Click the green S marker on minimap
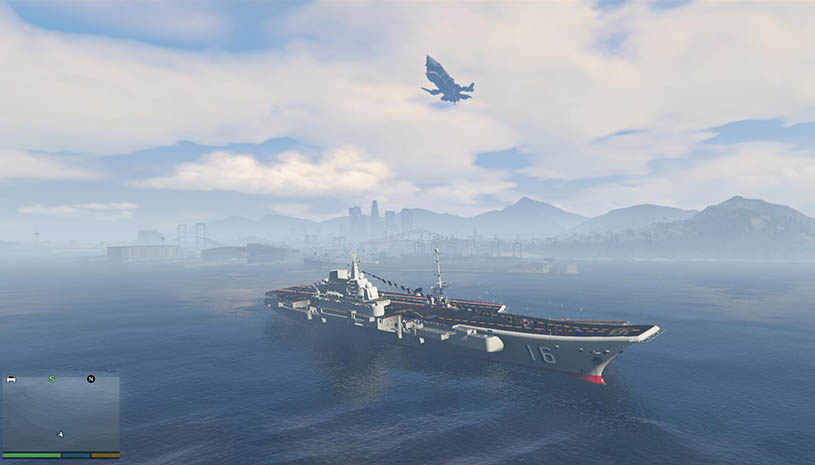815x465 pixels. pyautogui.click(x=52, y=379)
